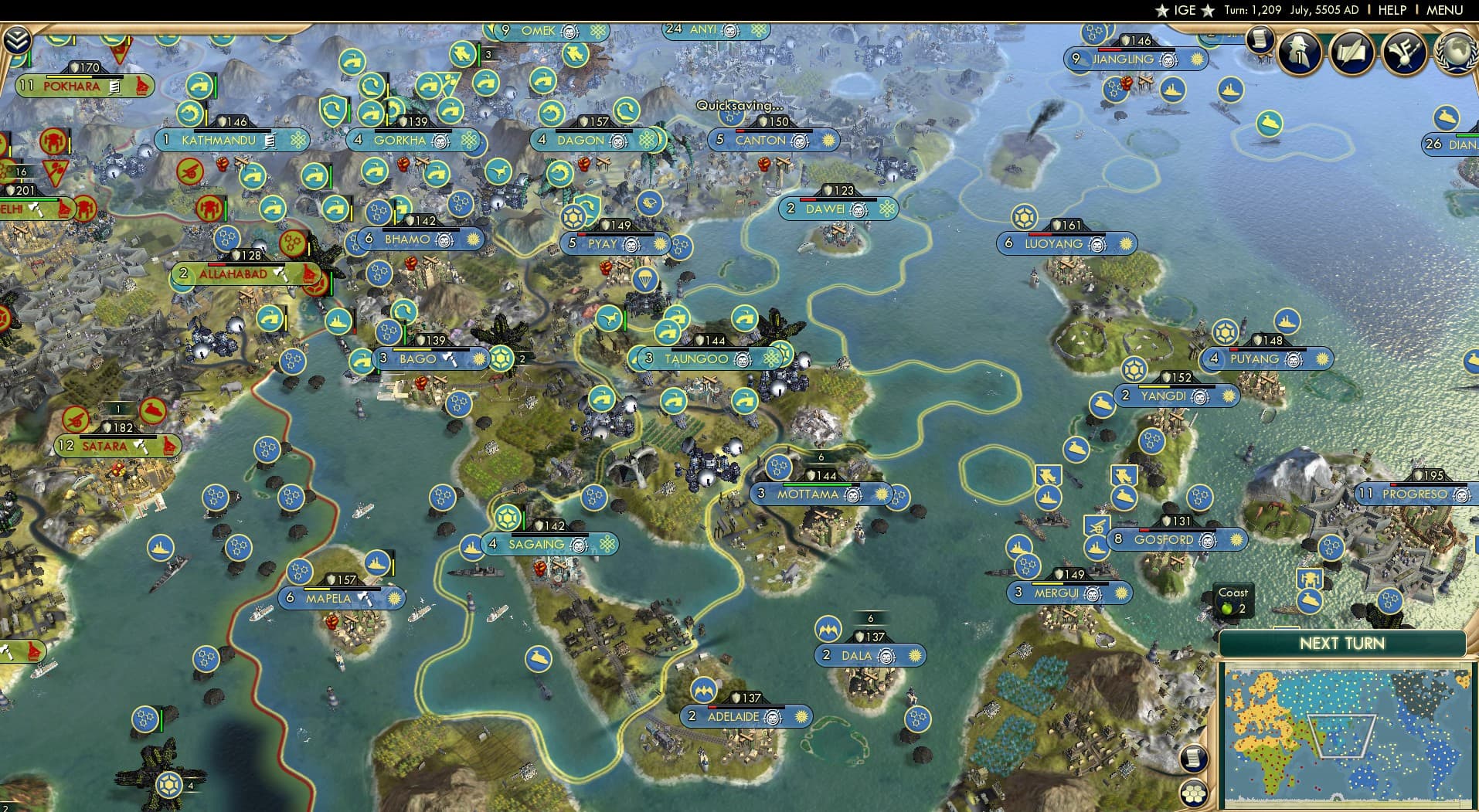The height and width of the screenshot is (812, 1479).
Task: Select the battleship unit icon west of Mapela
Action: [160, 545]
